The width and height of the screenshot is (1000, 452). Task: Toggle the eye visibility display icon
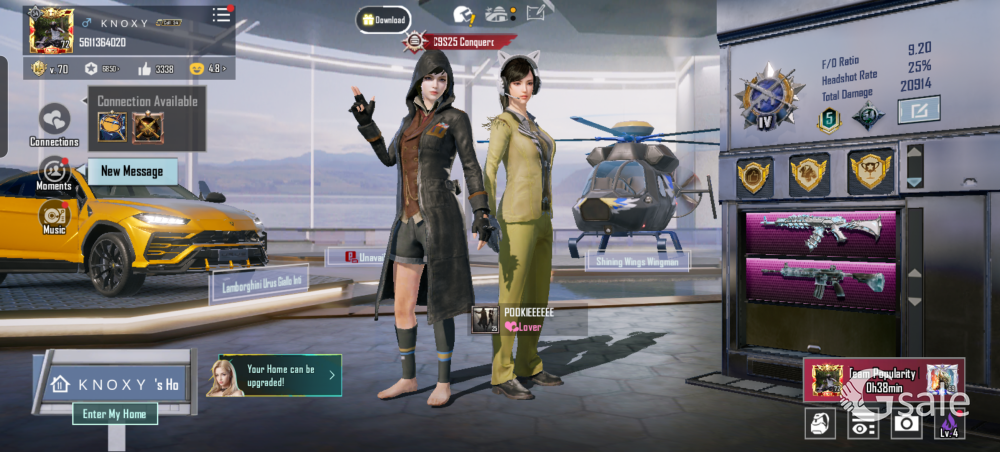(x=863, y=423)
